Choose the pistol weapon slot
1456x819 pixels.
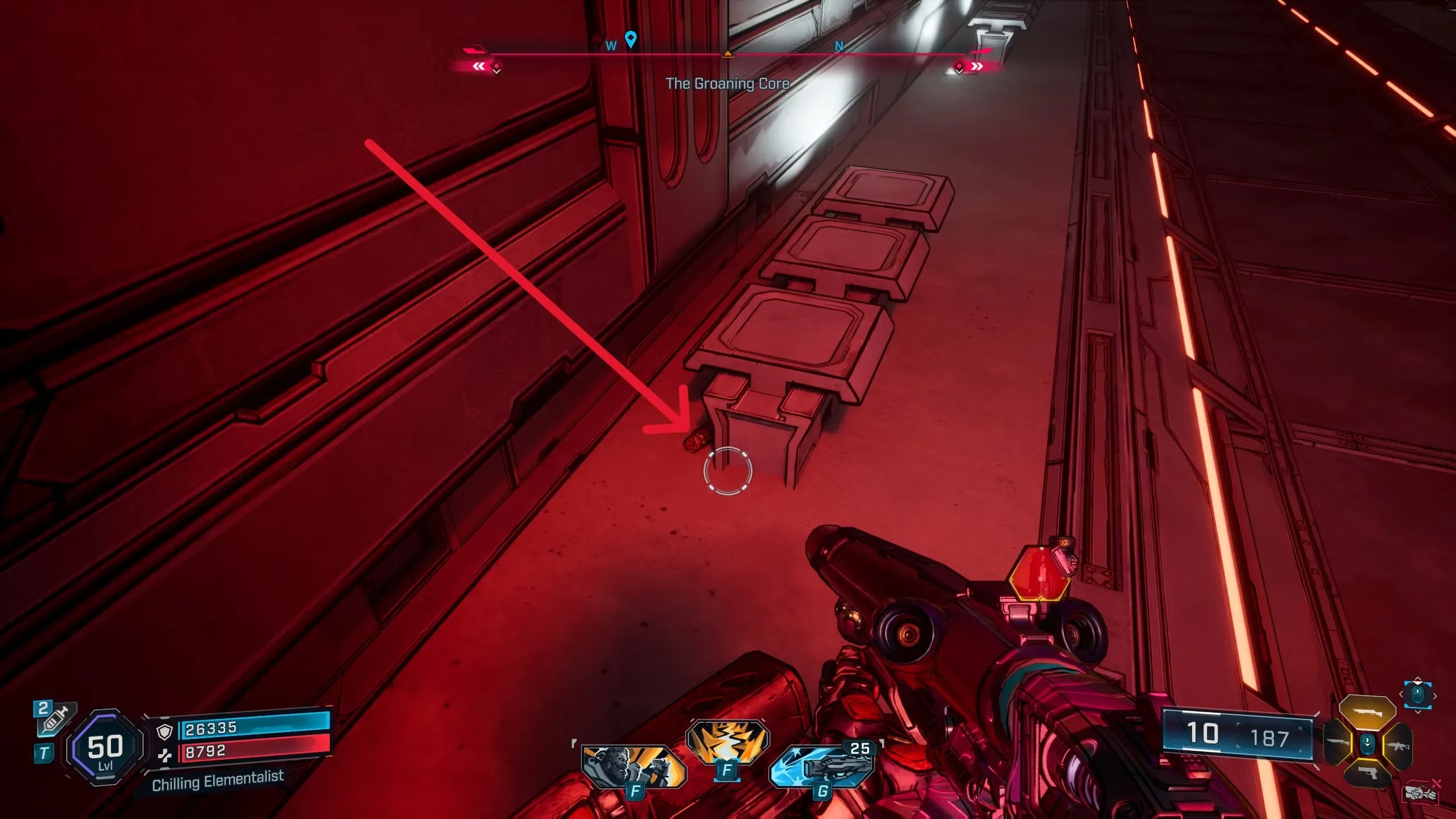point(1367,773)
